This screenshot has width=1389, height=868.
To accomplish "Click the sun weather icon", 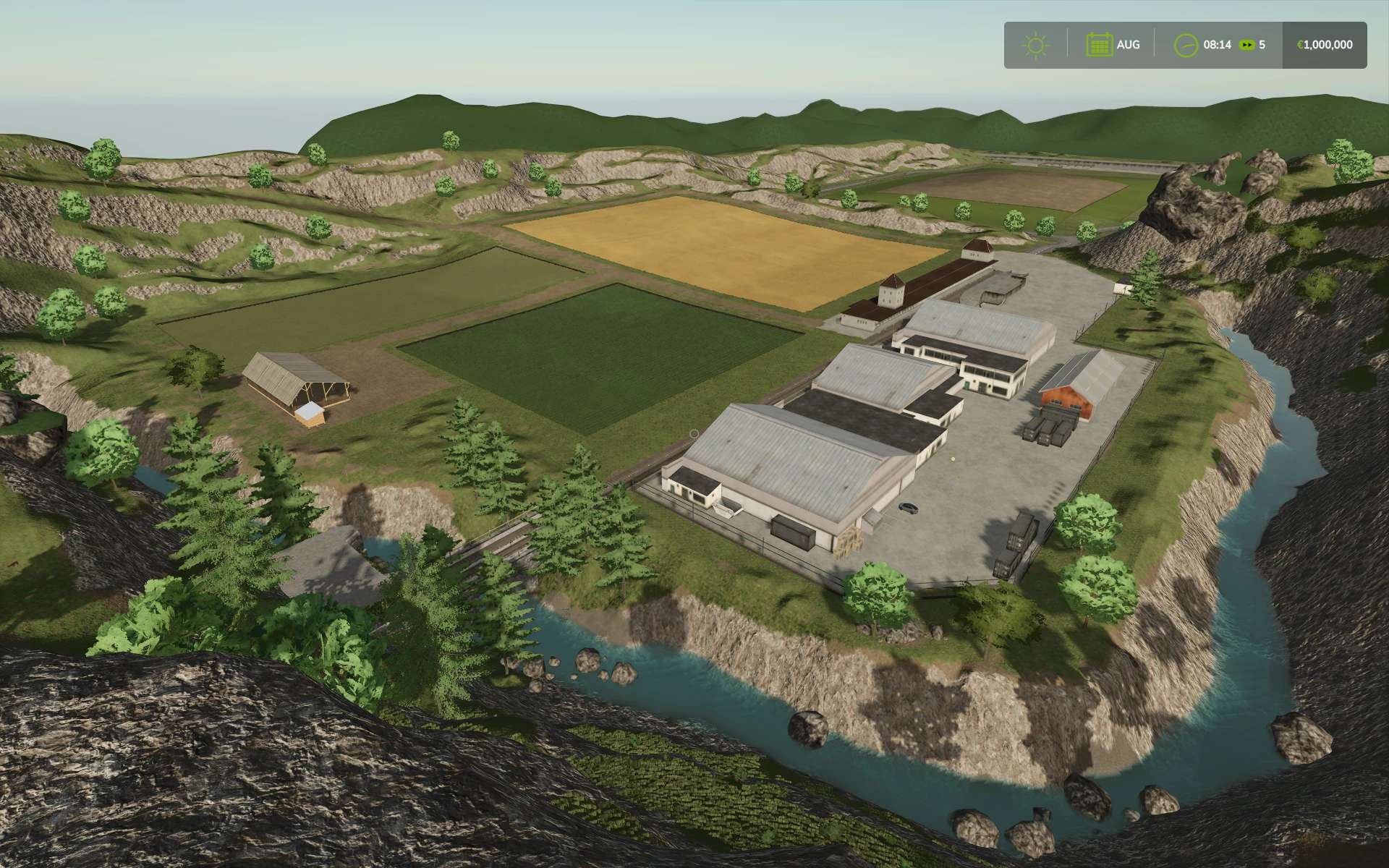I will pyautogui.click(x=1036, y=45).
